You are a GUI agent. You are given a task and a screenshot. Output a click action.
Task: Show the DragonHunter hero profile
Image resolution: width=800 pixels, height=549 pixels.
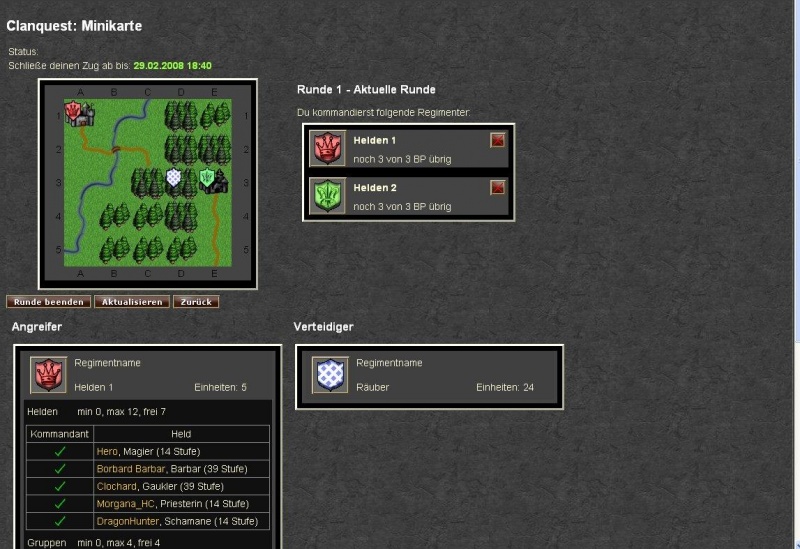click(x=128, y=521)
